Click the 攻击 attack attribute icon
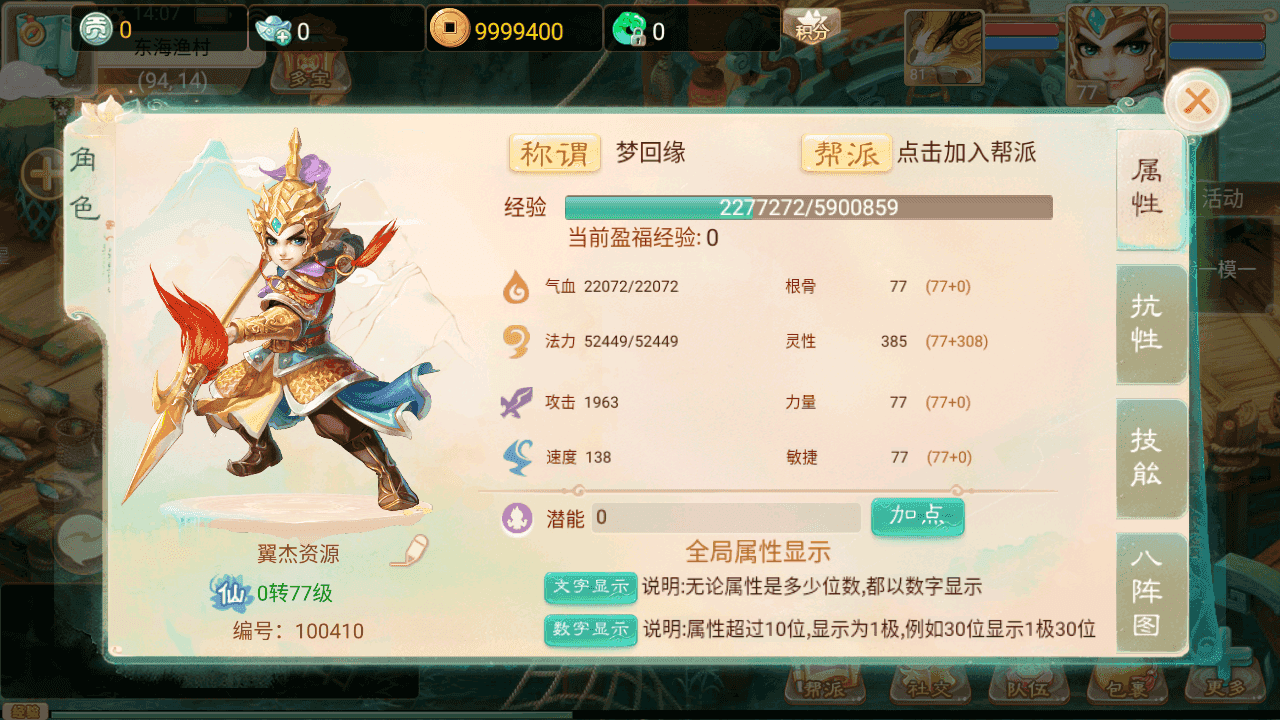Image resolution: width=1280 pixels, height=720 pixels. [x=517, y=400]
